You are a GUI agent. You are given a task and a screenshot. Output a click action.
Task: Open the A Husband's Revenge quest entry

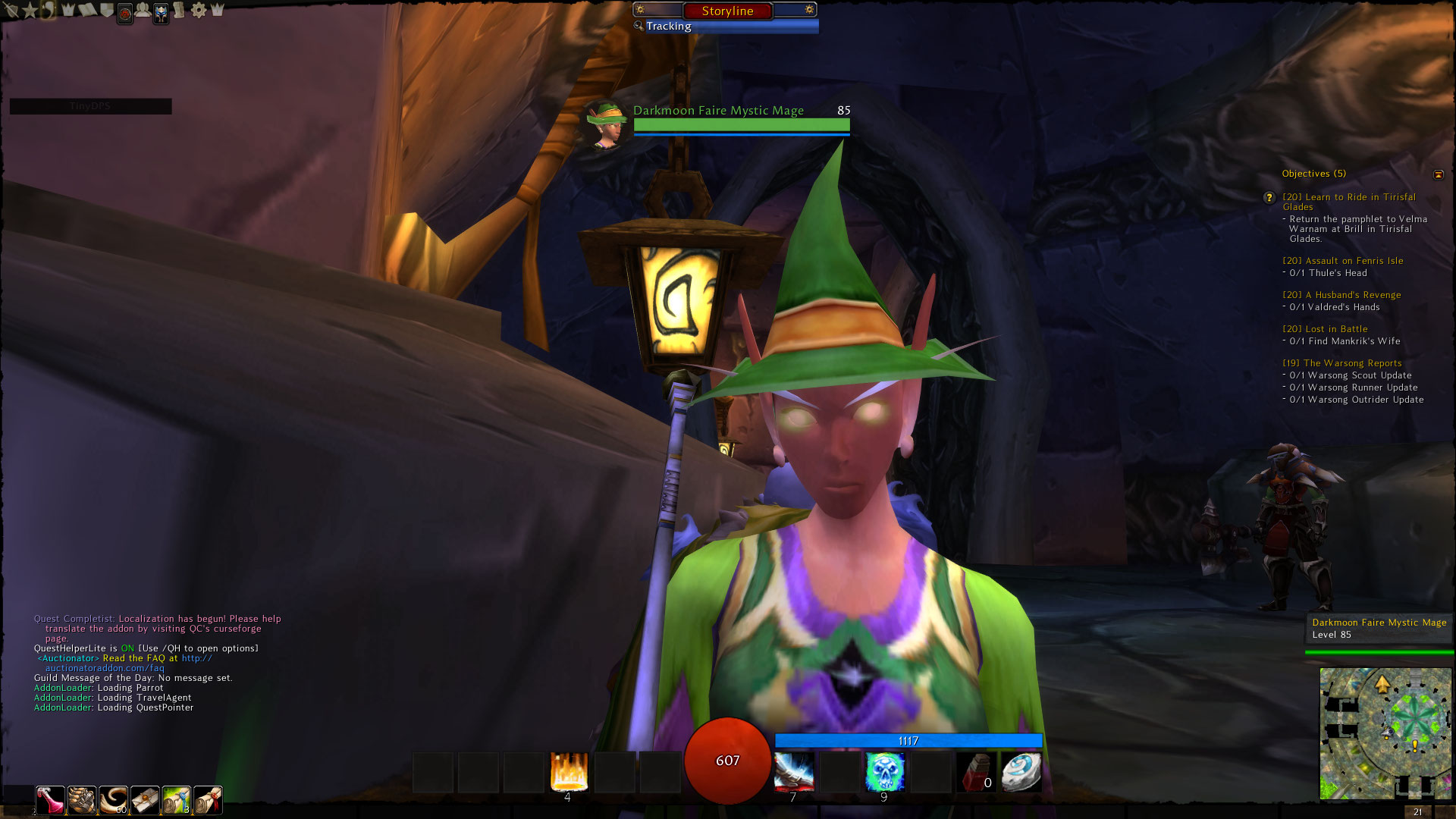[1341, 295]
